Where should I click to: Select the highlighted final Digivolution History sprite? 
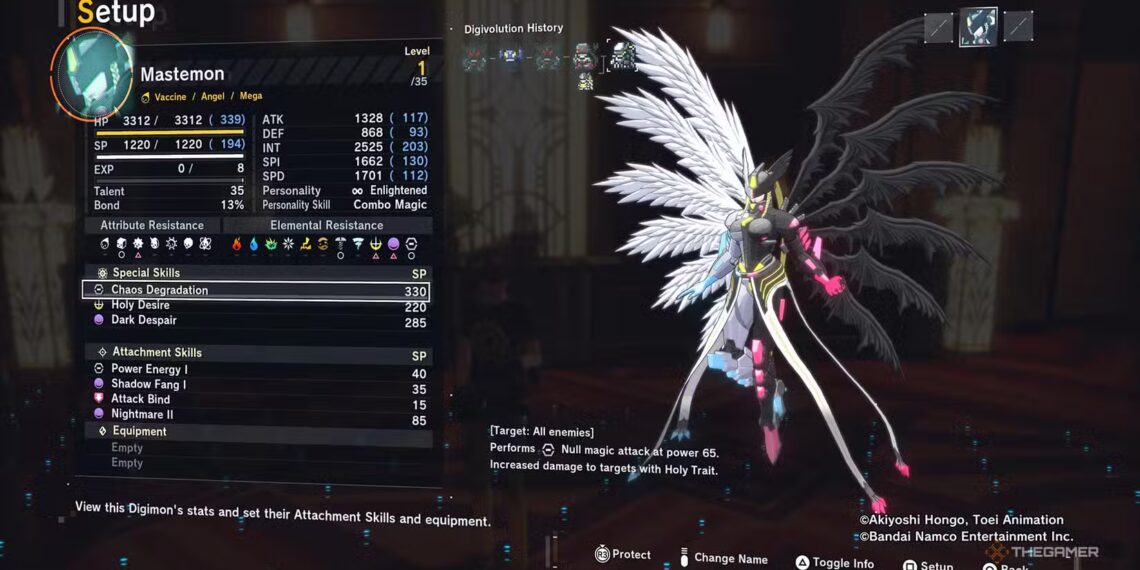click(x=622, y=56)
